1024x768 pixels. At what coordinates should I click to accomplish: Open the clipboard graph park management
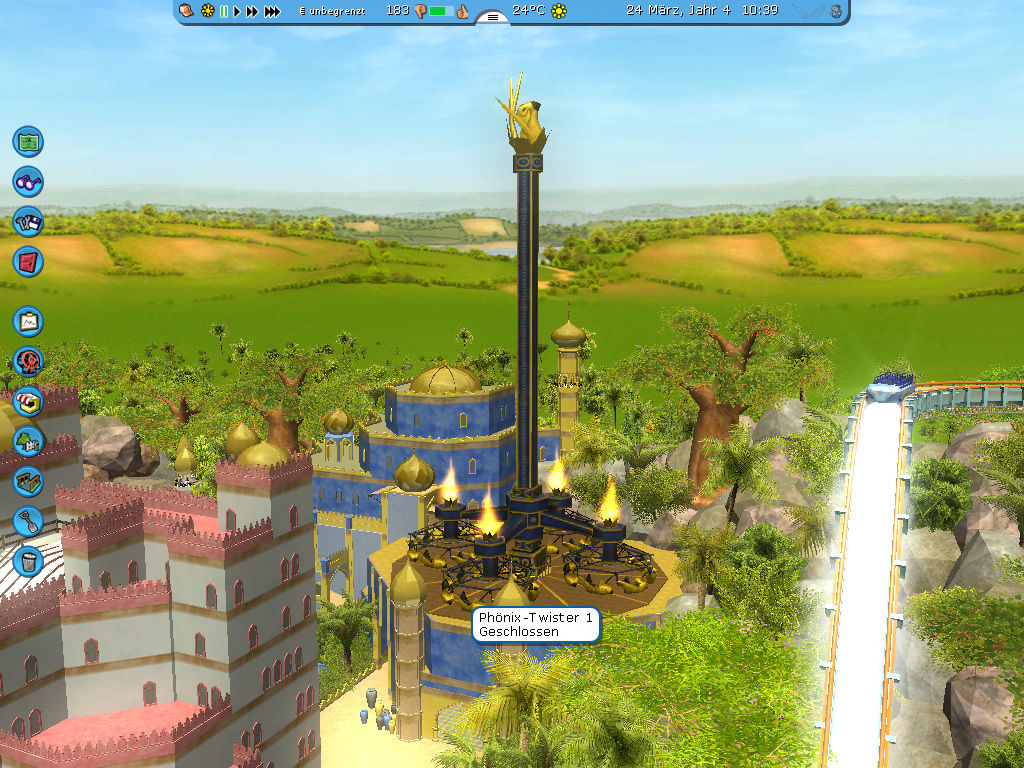pos(28,321)
